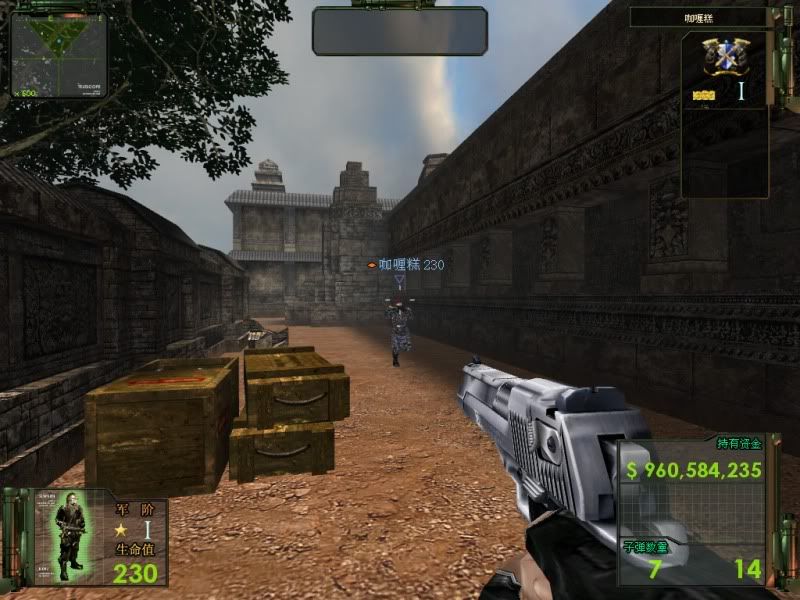800x600 pixels.
Task: Click the minimap radar display
Action: (59, 54)
